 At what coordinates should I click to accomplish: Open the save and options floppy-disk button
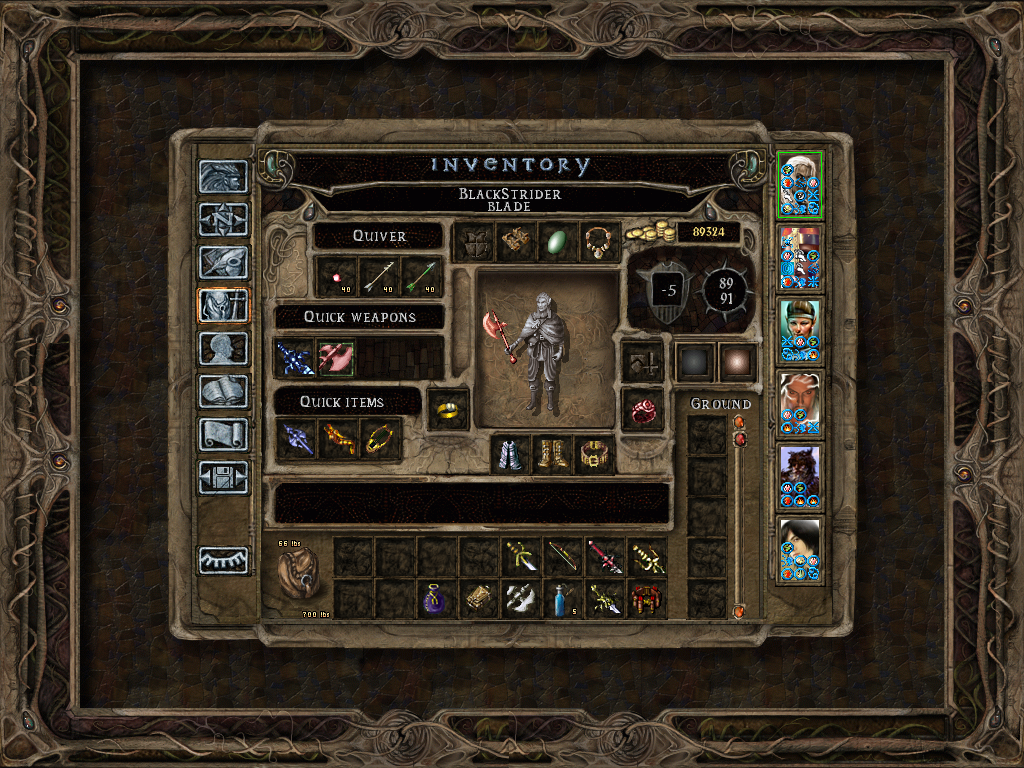coord(223,477)
